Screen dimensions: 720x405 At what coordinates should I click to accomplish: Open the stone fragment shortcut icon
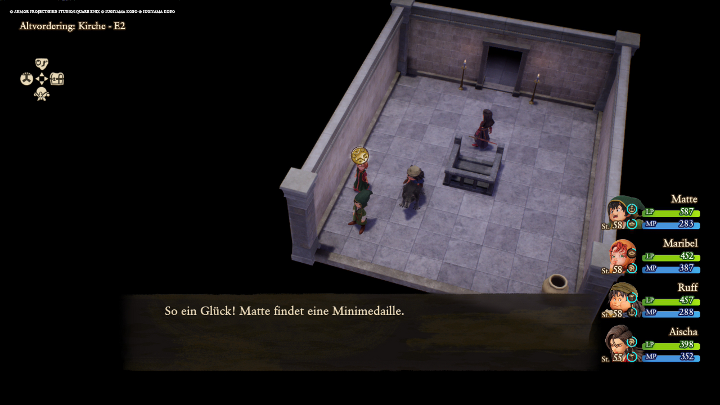(42, 64)
